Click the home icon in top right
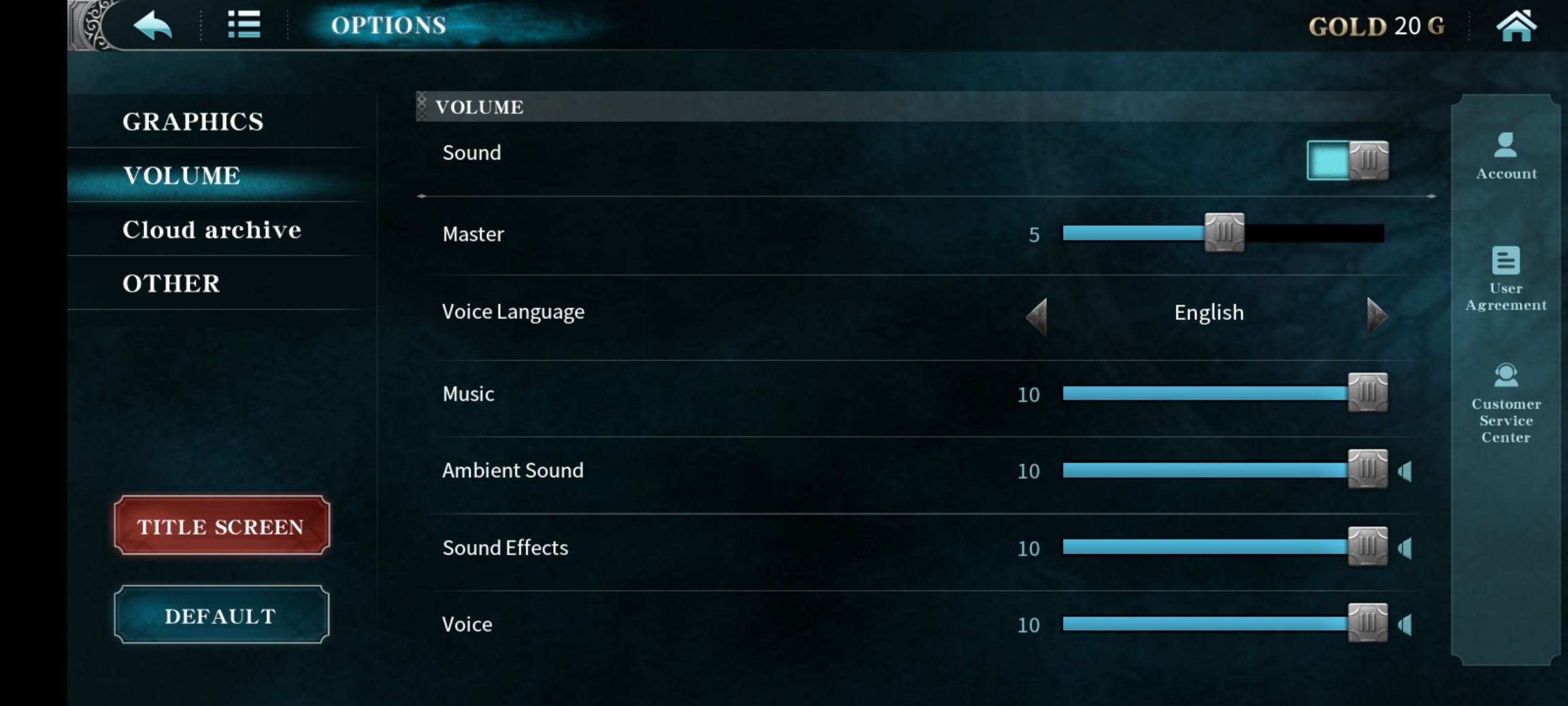 (x=1518, y=25)
